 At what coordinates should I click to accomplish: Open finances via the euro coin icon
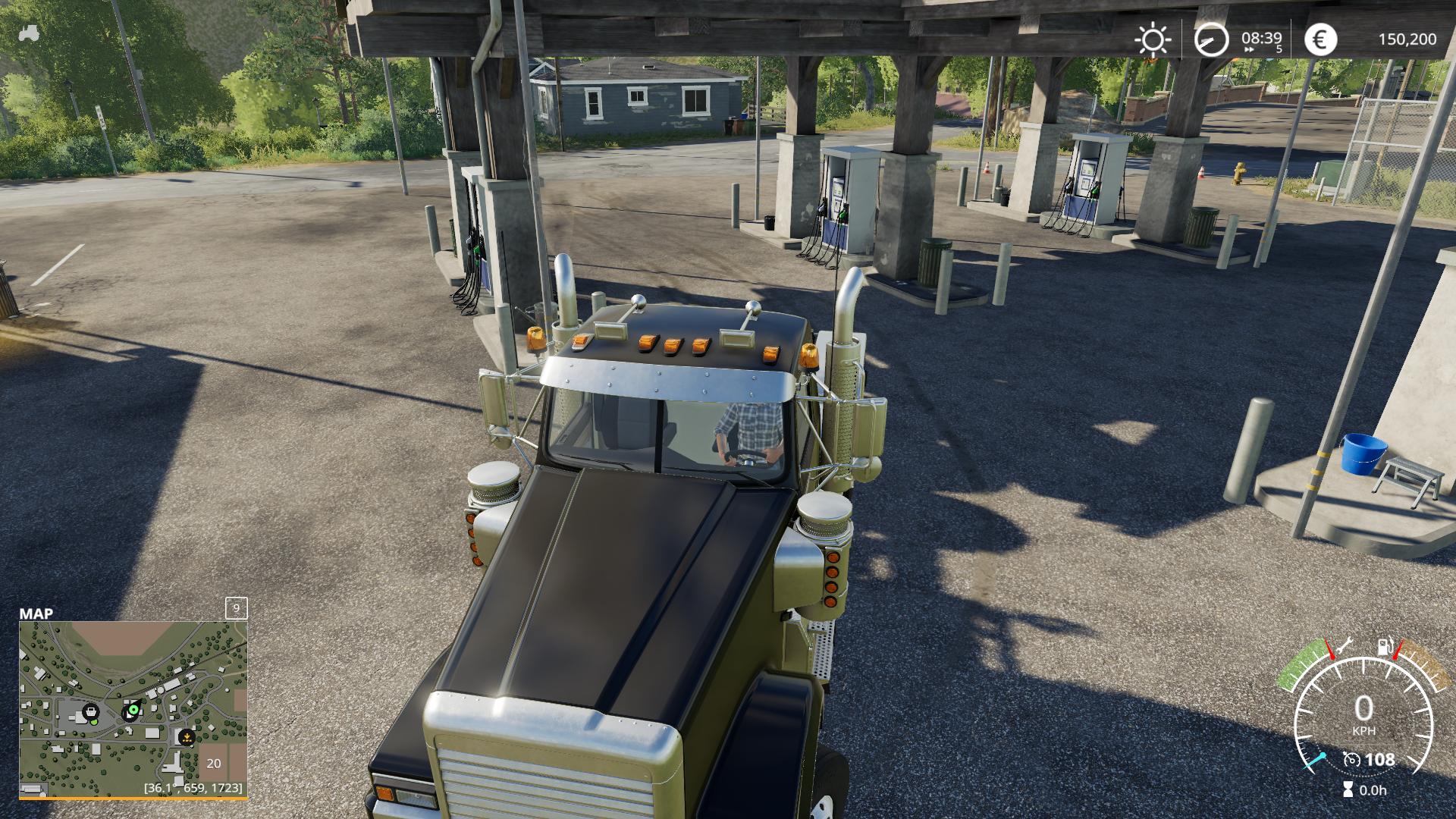click(x=1320, y=39)
